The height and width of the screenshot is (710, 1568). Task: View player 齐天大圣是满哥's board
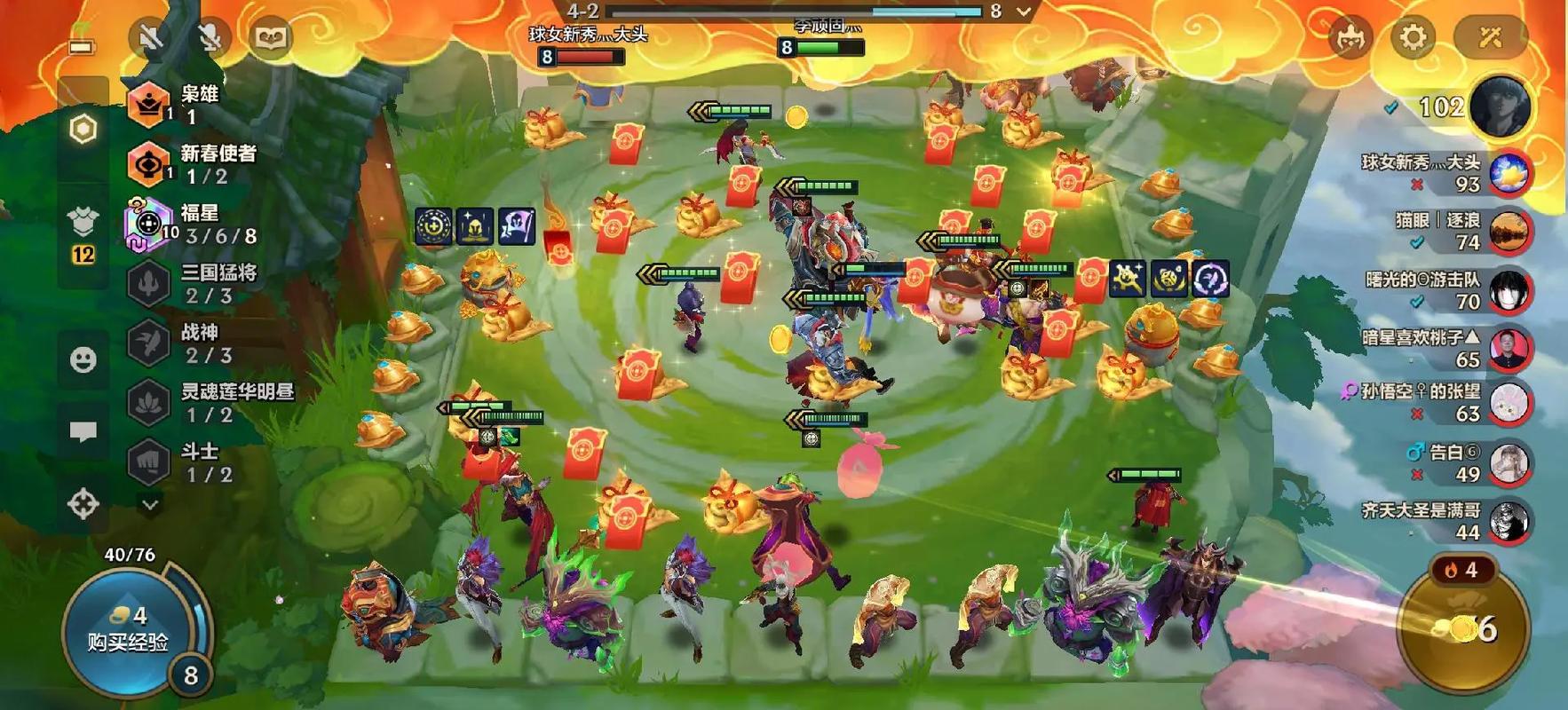[x=1508, y=521]
